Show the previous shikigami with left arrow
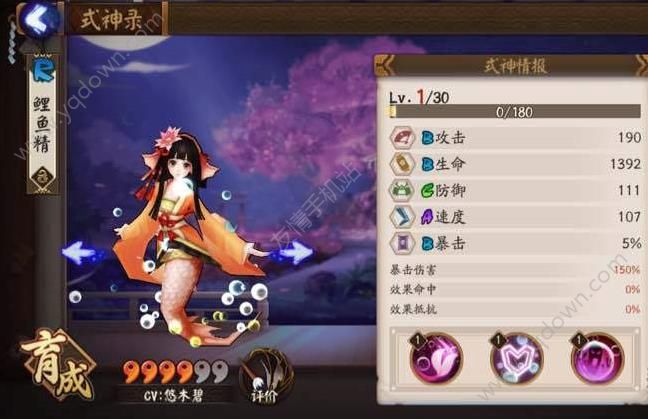Image resolution: width=648 pixels, height=419 pixels. (83, 252)
